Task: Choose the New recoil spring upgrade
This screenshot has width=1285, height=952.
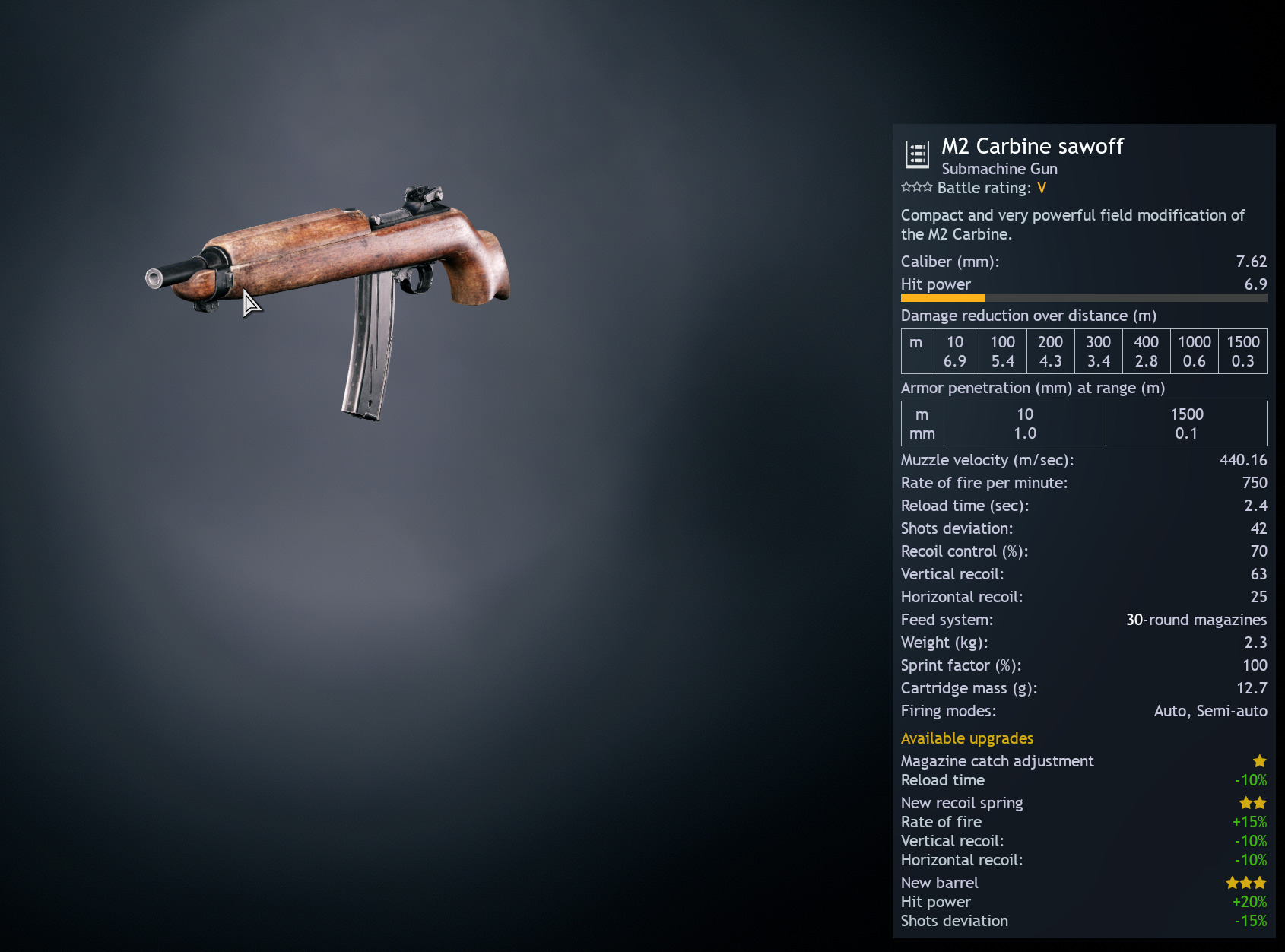Action: [x=962, y=803]
